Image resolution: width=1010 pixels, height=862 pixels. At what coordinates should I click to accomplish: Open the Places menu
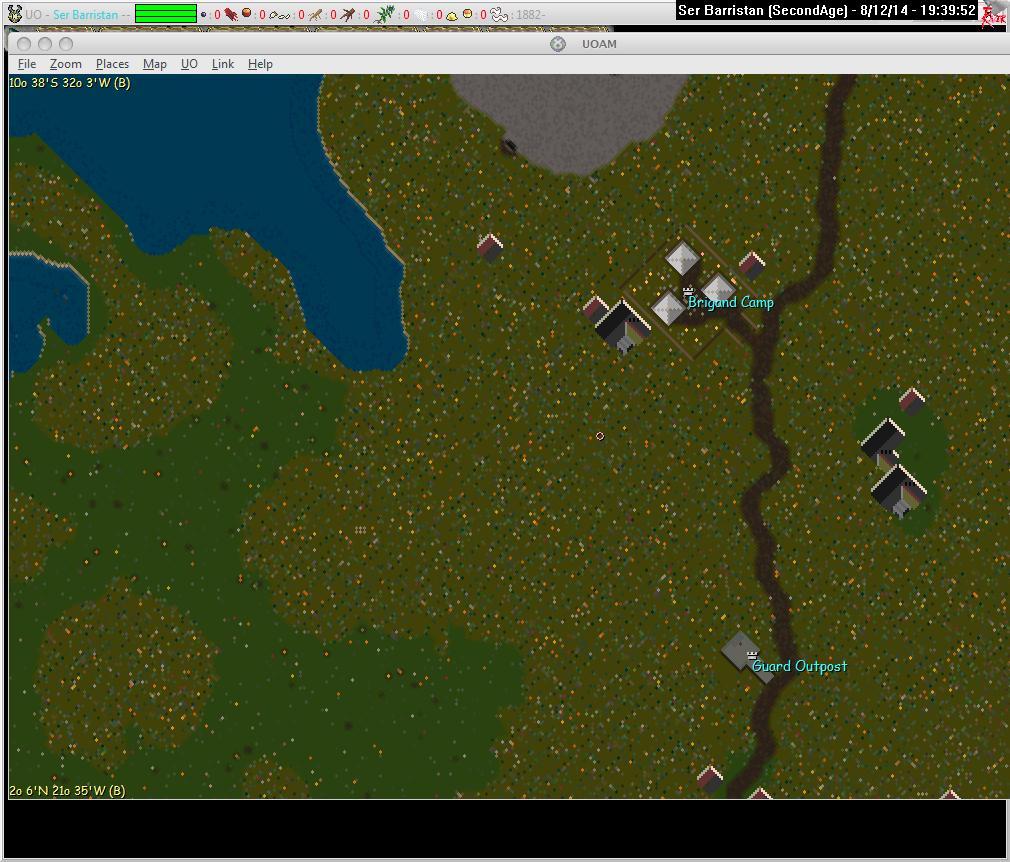pyautogui.click(x=112, y=64)
